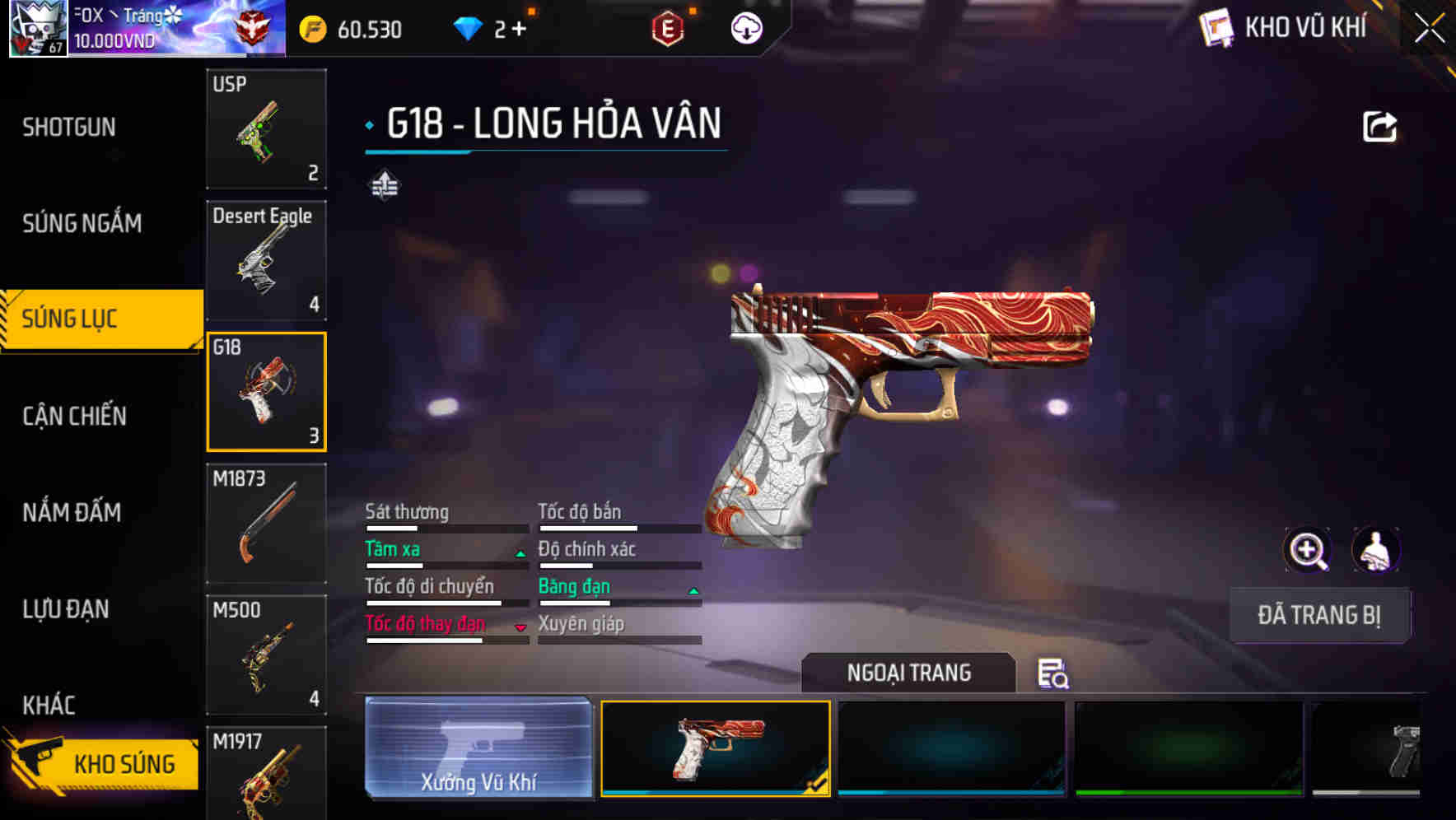Choose the Desert Eagle pistol slot

pos(266,260)
